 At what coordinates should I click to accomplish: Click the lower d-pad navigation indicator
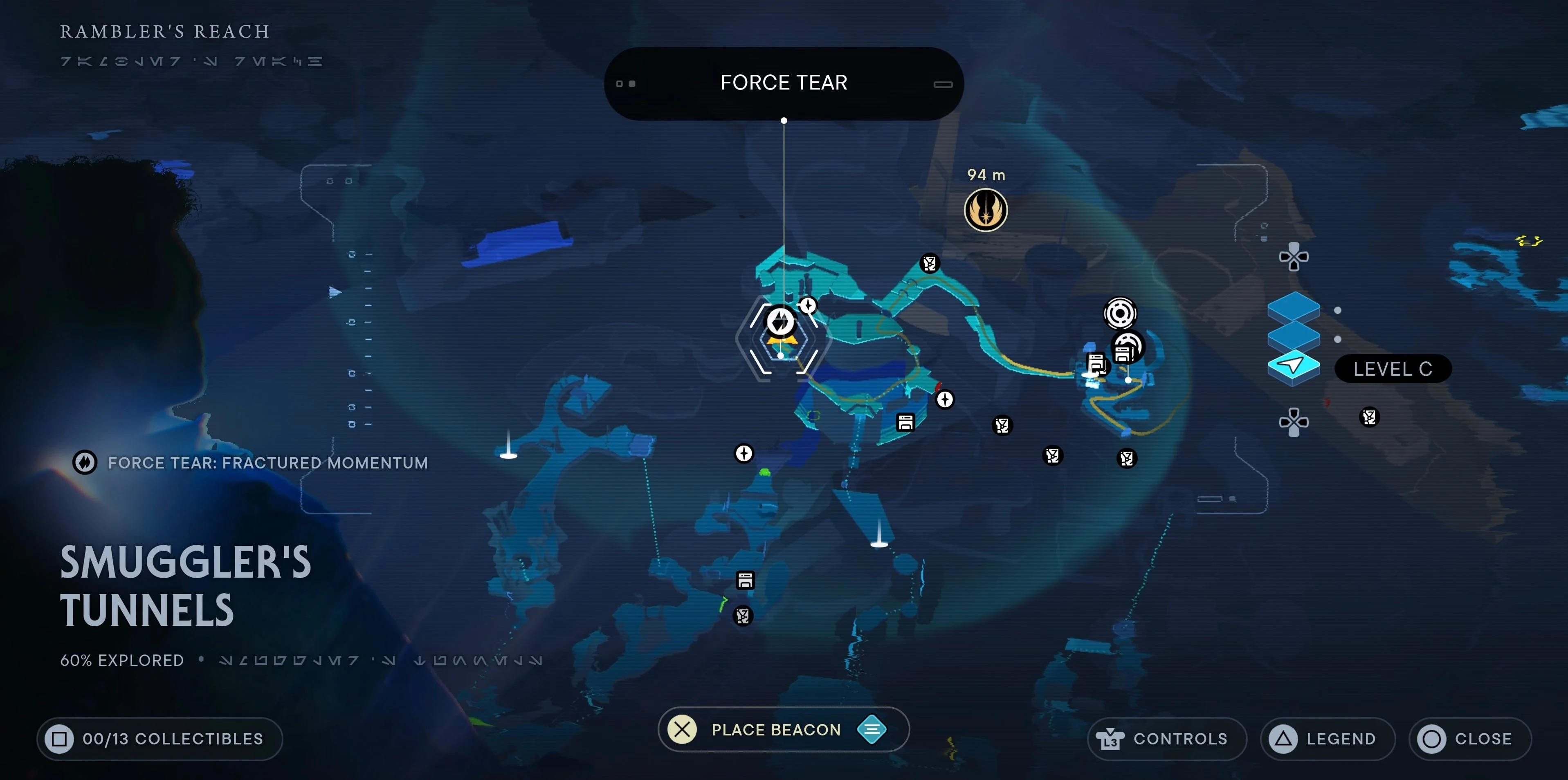coord(1294,419)
